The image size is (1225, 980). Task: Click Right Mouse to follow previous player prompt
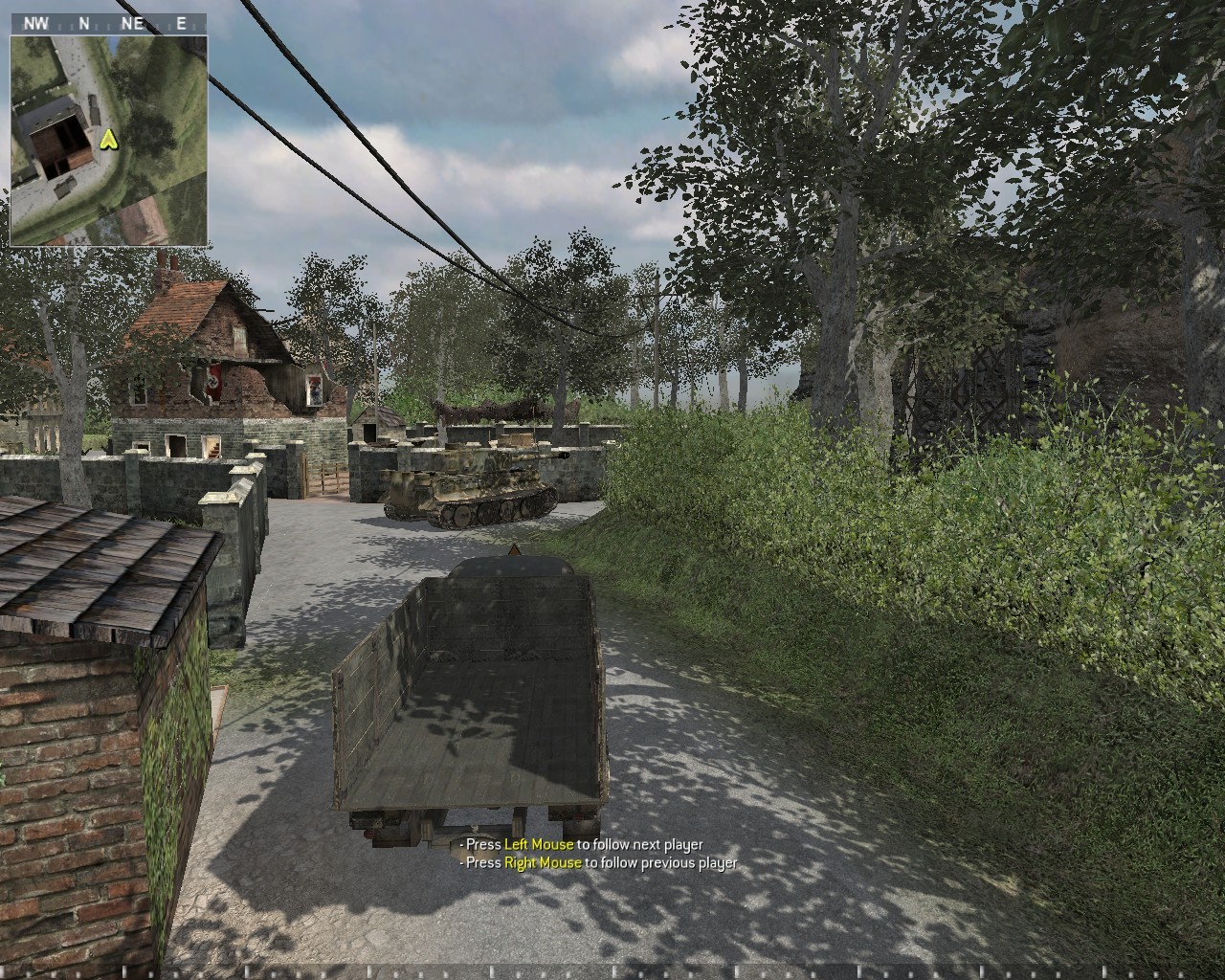597,863
